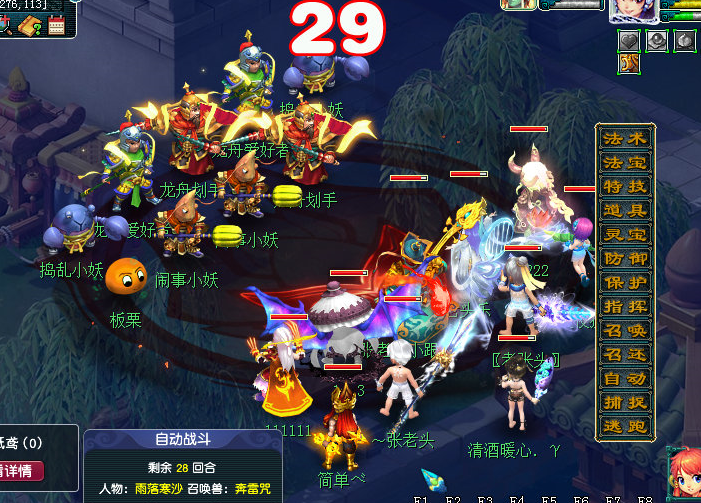The image size is (701, 503).
Task: Choose the 灵宝 spirit treasure command
Action: pyautogui.click(x=623, y=235)
